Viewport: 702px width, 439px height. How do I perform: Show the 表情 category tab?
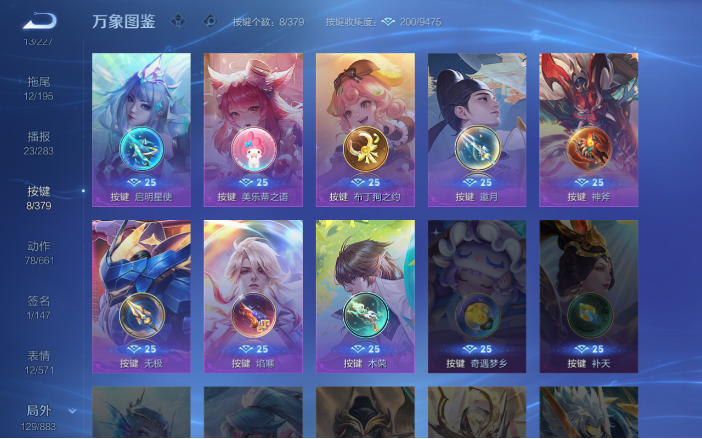[39, 361]
